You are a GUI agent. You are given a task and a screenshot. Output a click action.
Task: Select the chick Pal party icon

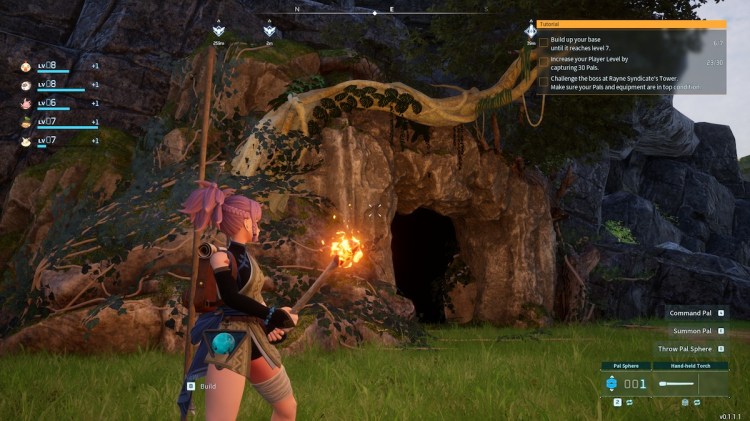click(x=25, y=66)
